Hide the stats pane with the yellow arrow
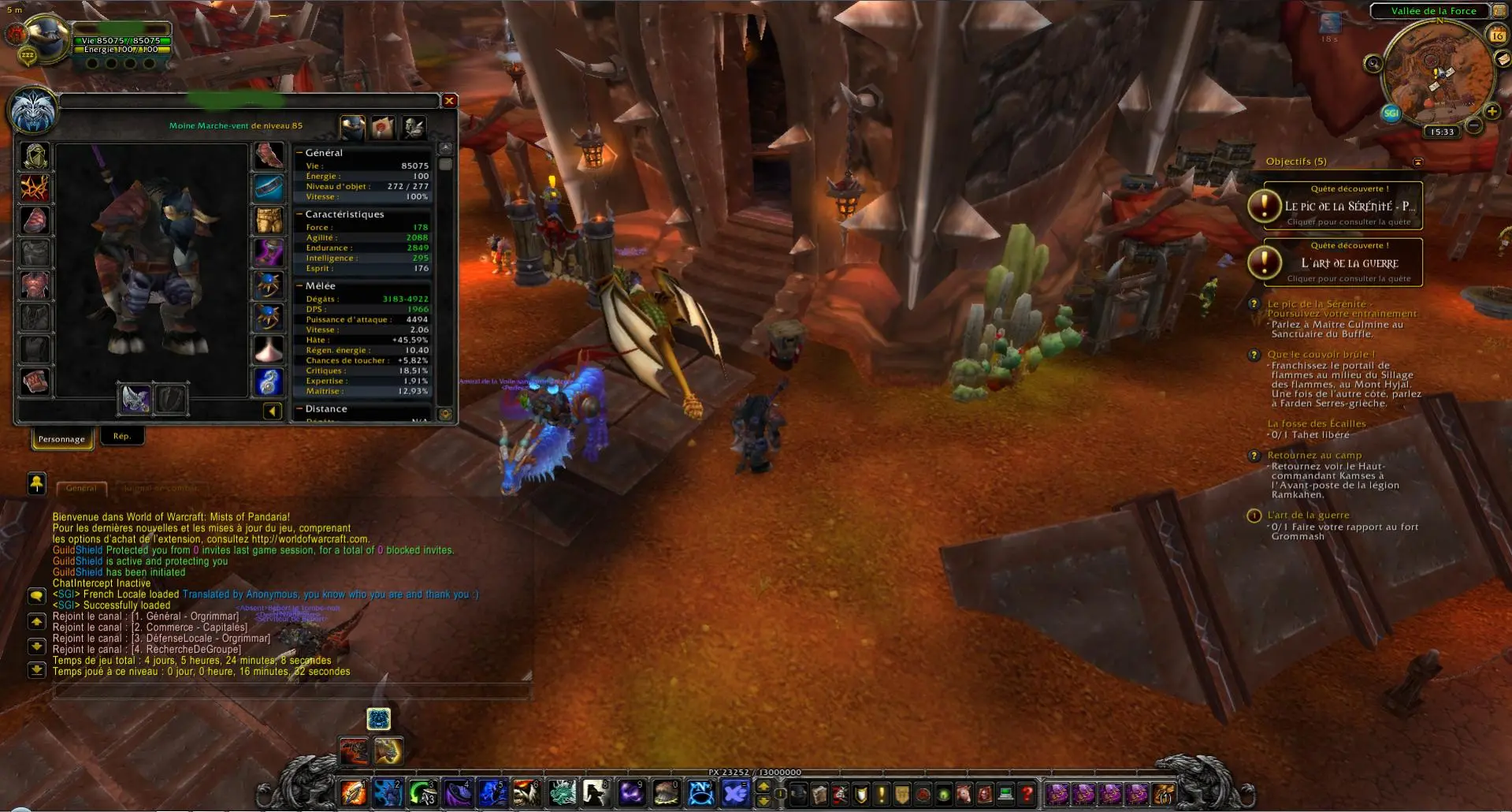1512x812 pixels. [x=272, y=411]
